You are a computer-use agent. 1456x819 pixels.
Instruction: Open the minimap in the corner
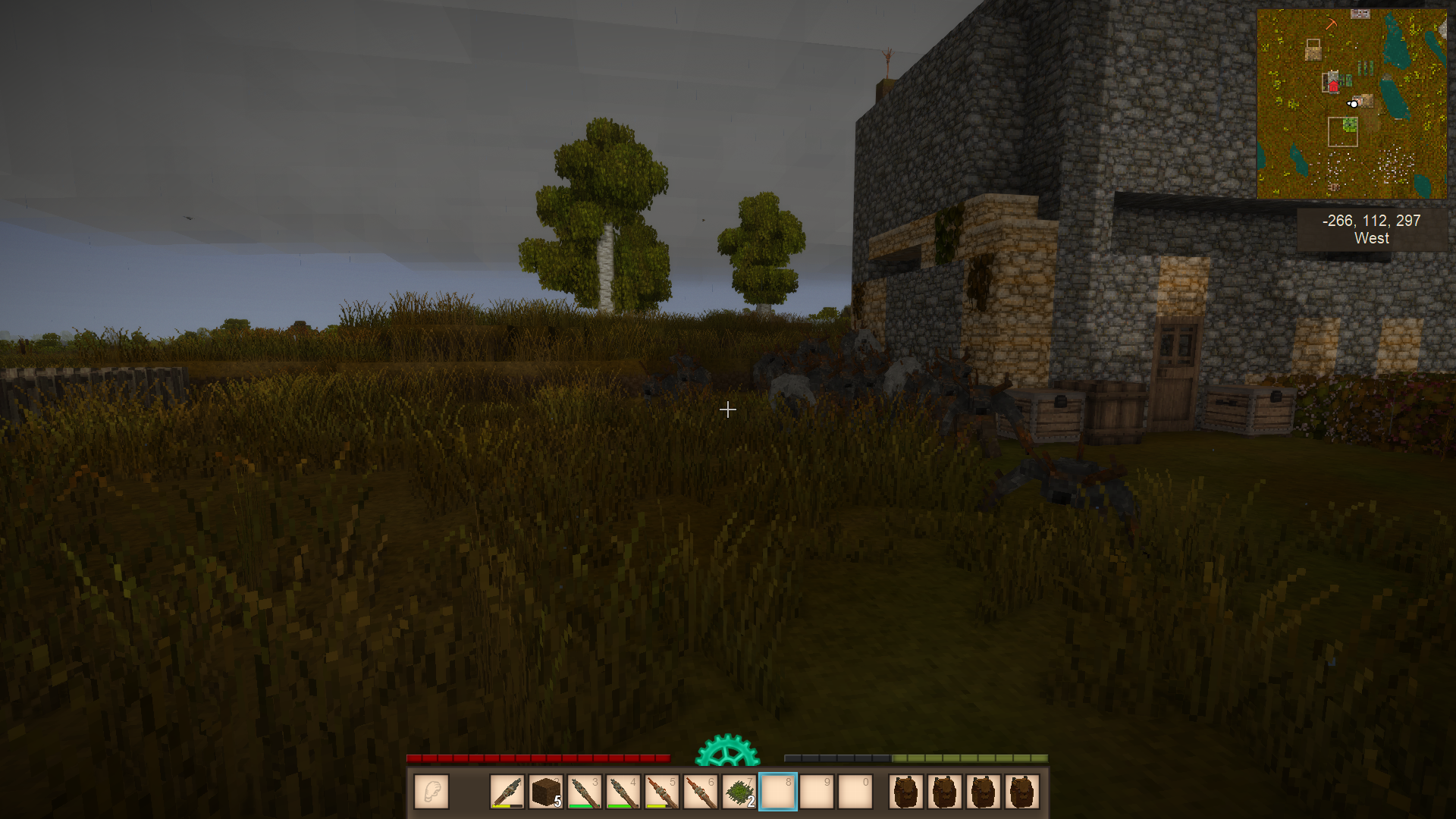tap(1351, 104)
